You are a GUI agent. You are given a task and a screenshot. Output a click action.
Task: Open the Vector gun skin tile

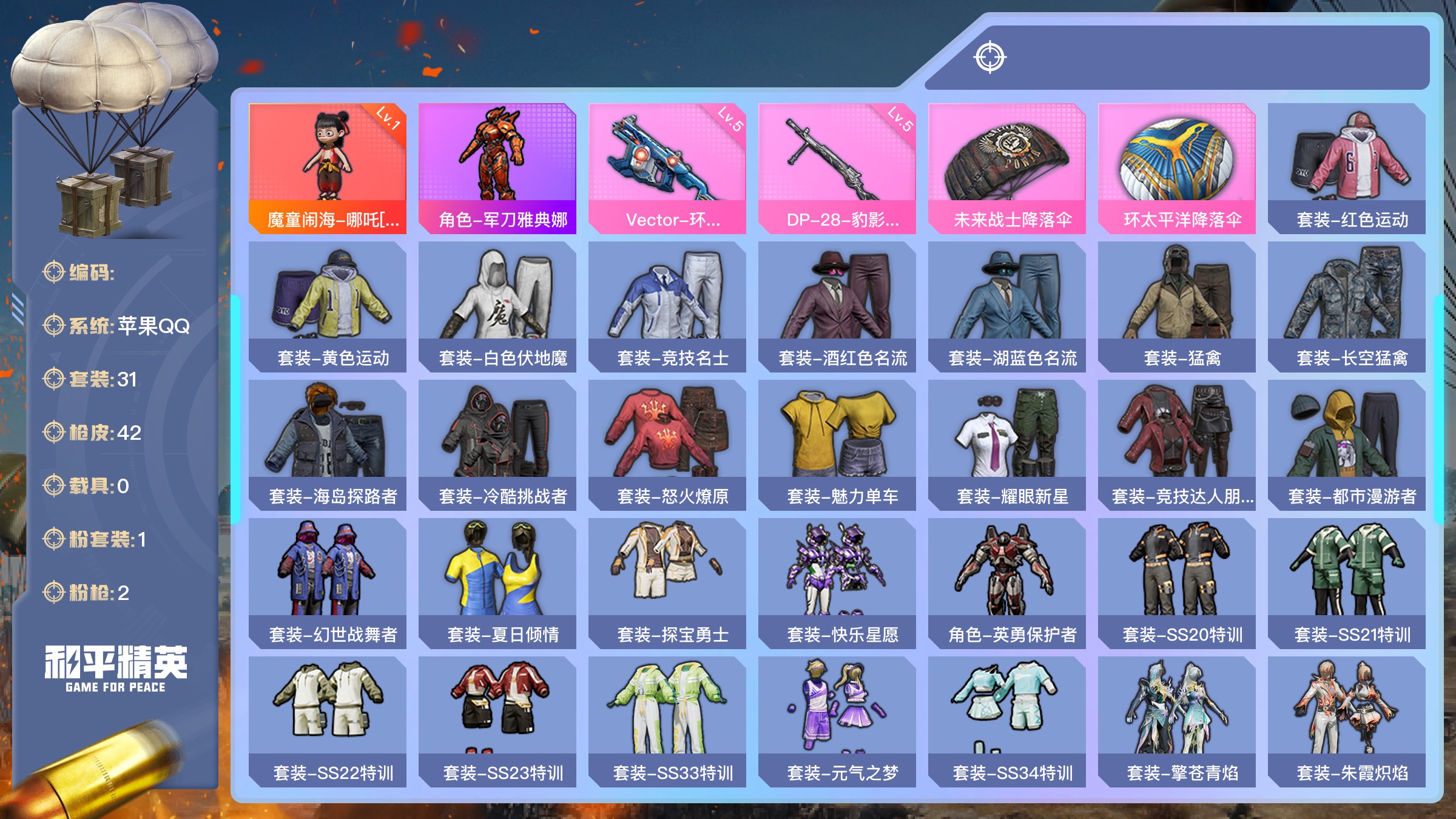(667, 168)
